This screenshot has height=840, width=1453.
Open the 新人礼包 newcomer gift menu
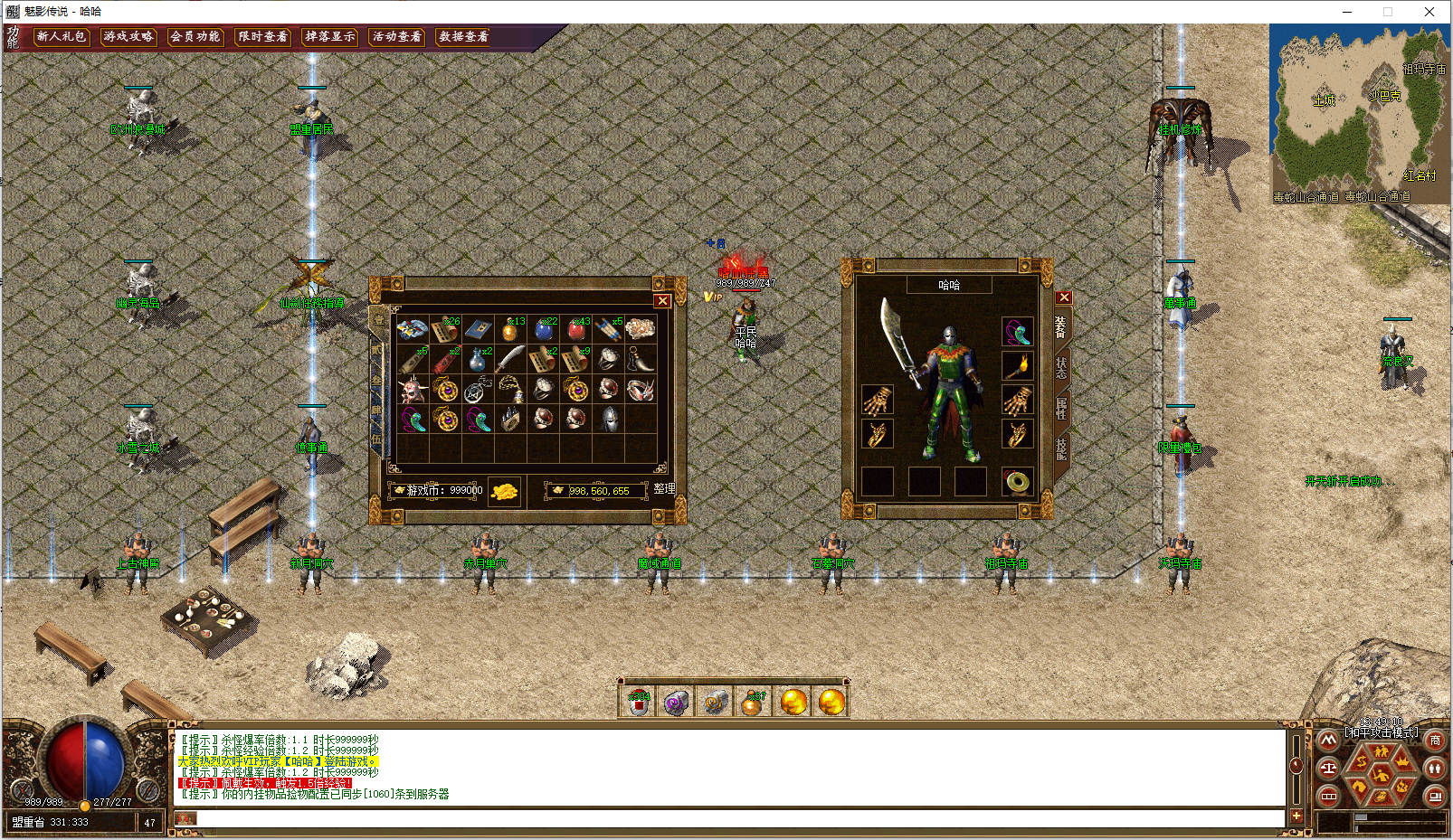coord(62,37)
